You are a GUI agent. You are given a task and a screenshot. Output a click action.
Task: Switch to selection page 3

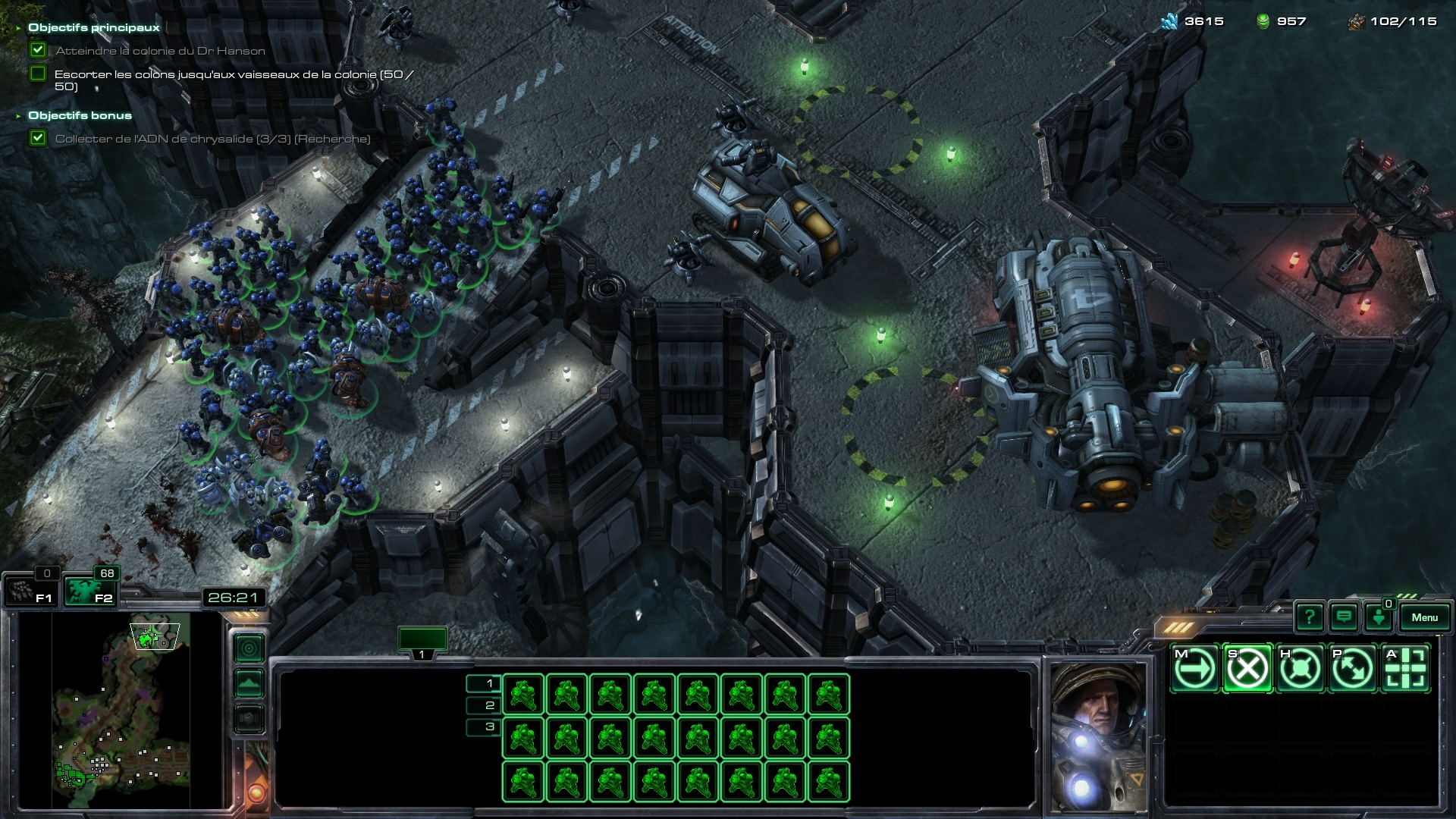[x=484, y=726]
